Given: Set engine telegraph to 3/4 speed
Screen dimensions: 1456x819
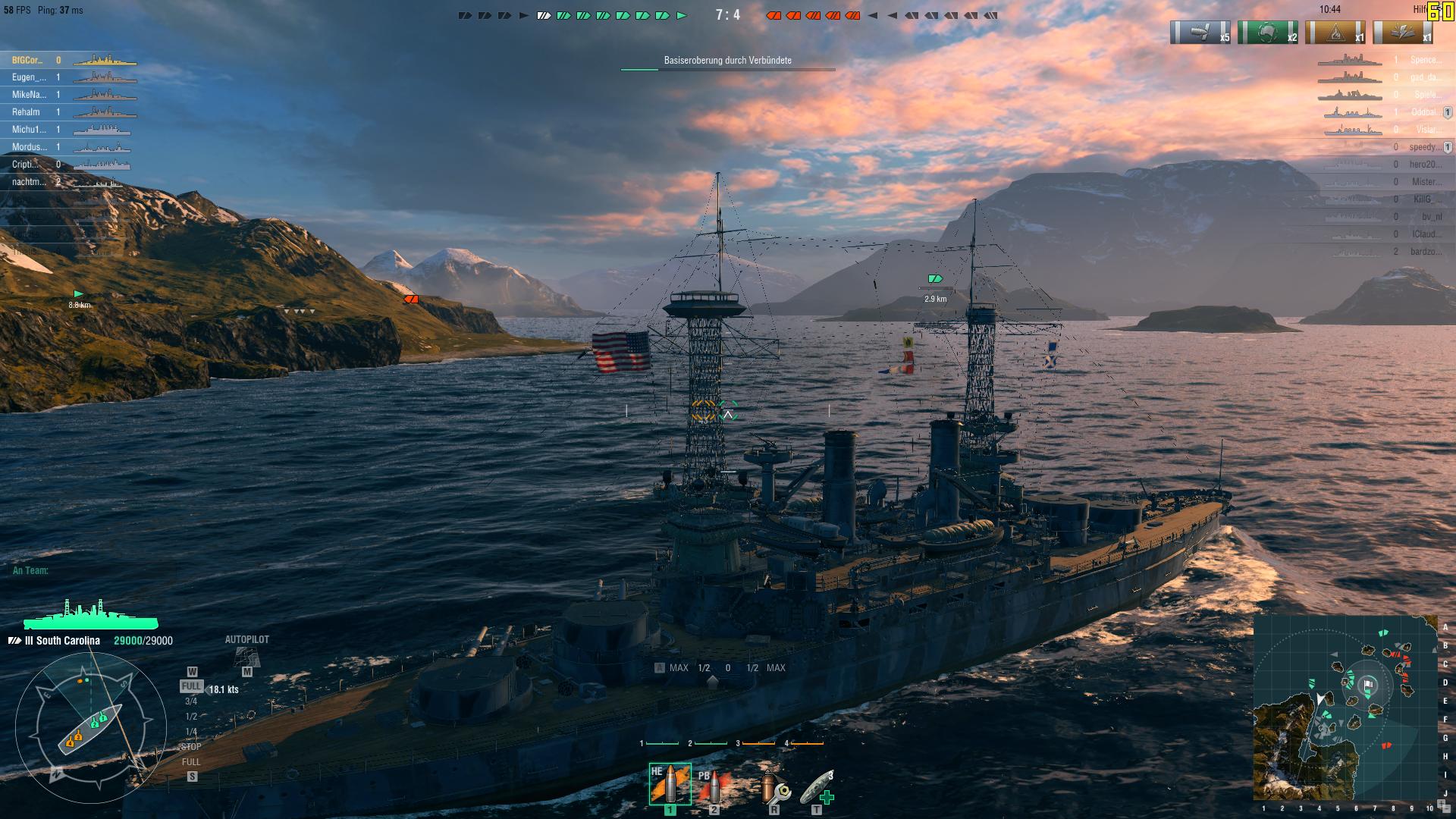Looking at the screenshot, I should (x=191, y=701).
